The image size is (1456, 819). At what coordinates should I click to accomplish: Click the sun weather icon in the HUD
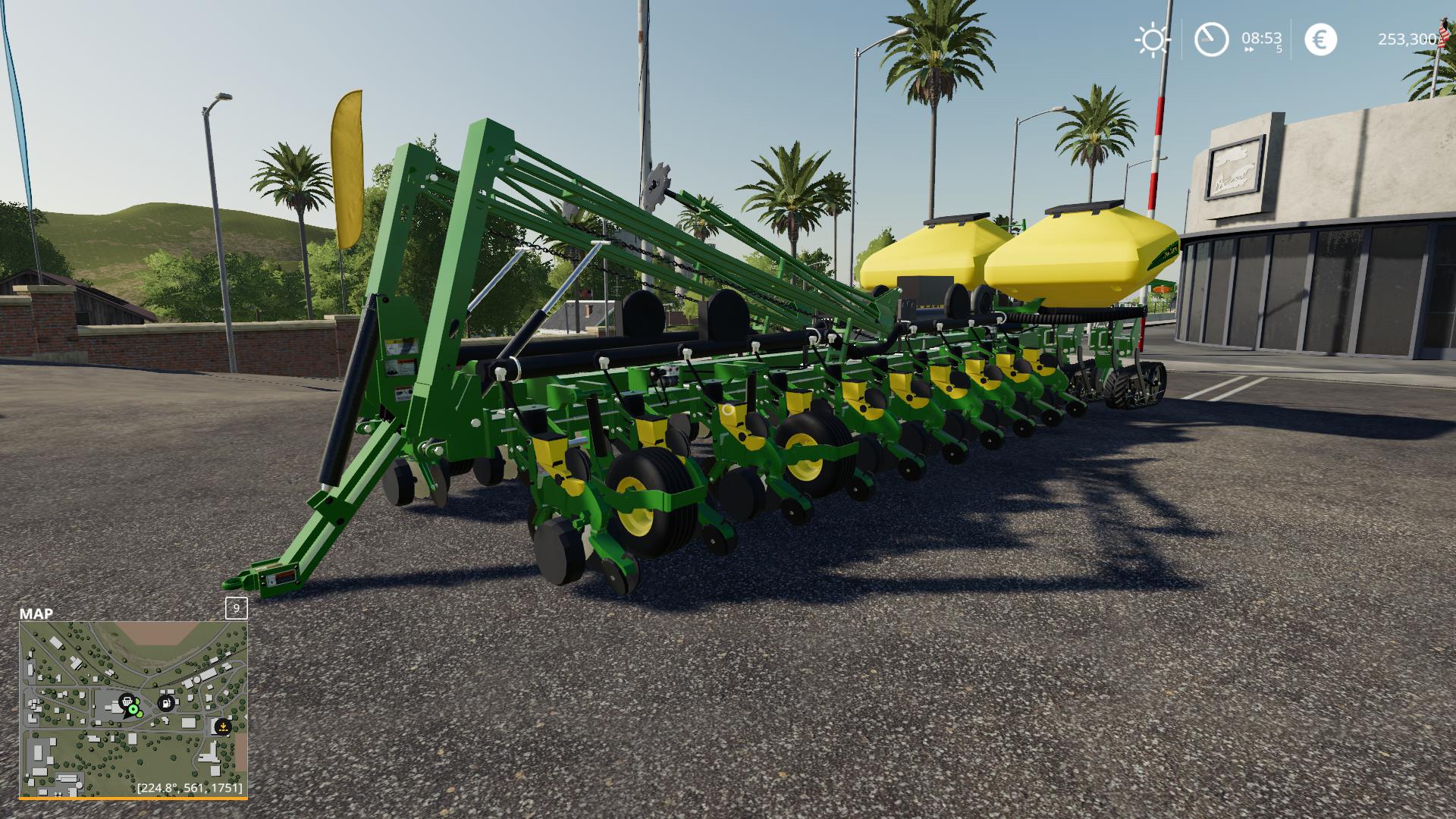coord(1153,39)
